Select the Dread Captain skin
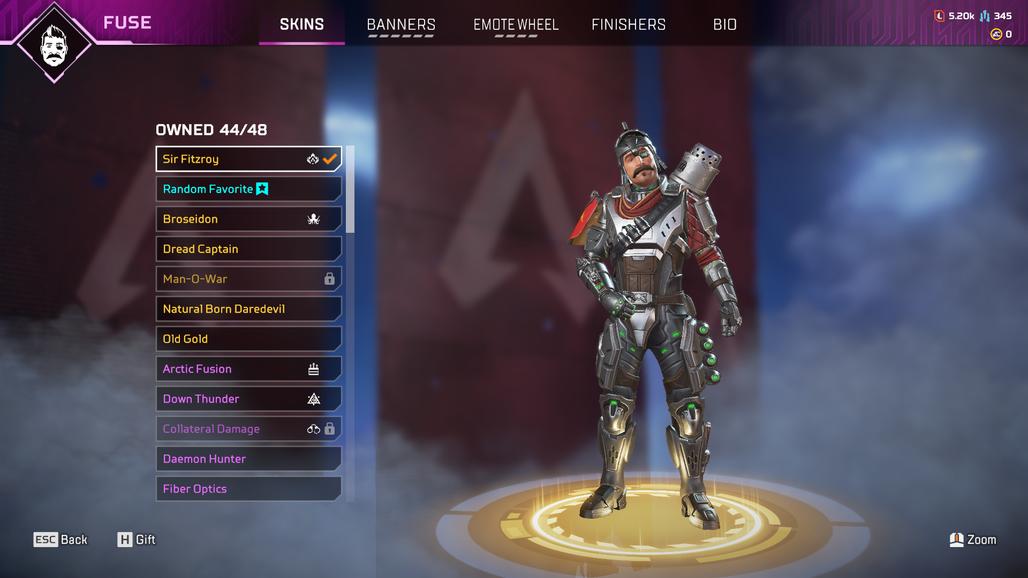1028x578 pixels. 248,249
